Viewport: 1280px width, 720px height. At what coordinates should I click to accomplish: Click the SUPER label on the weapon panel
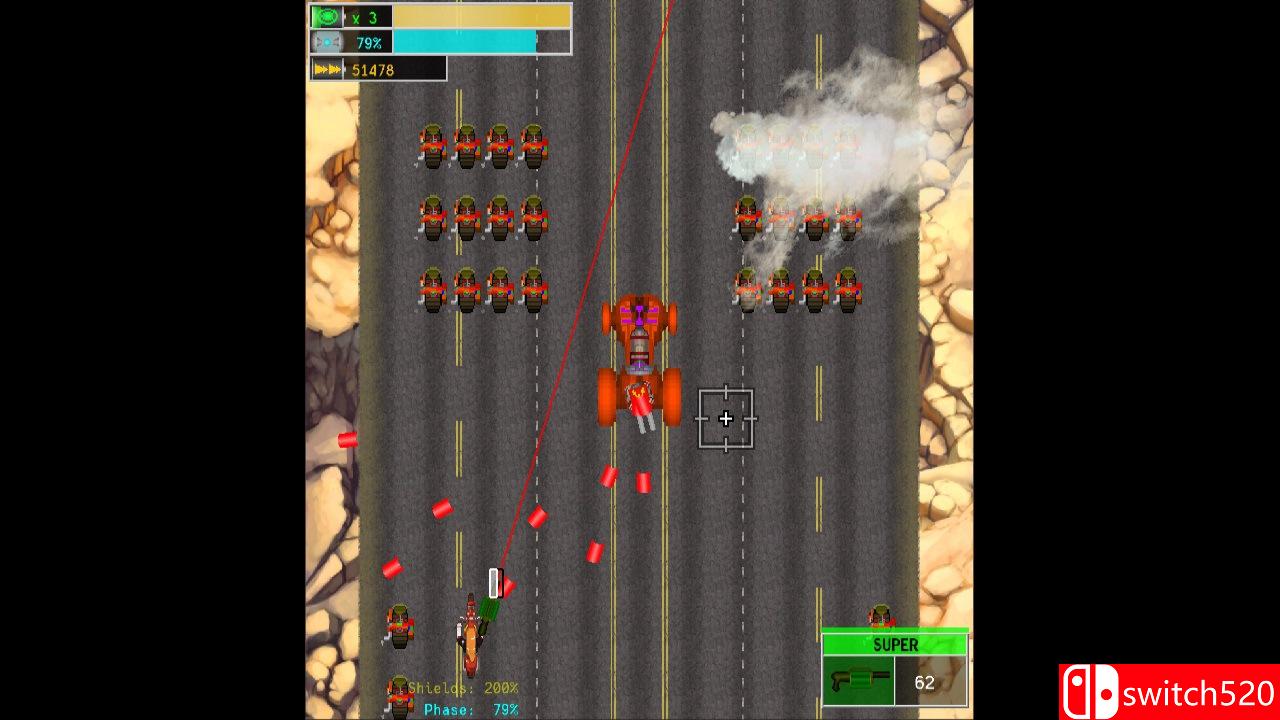click(895, 645)
